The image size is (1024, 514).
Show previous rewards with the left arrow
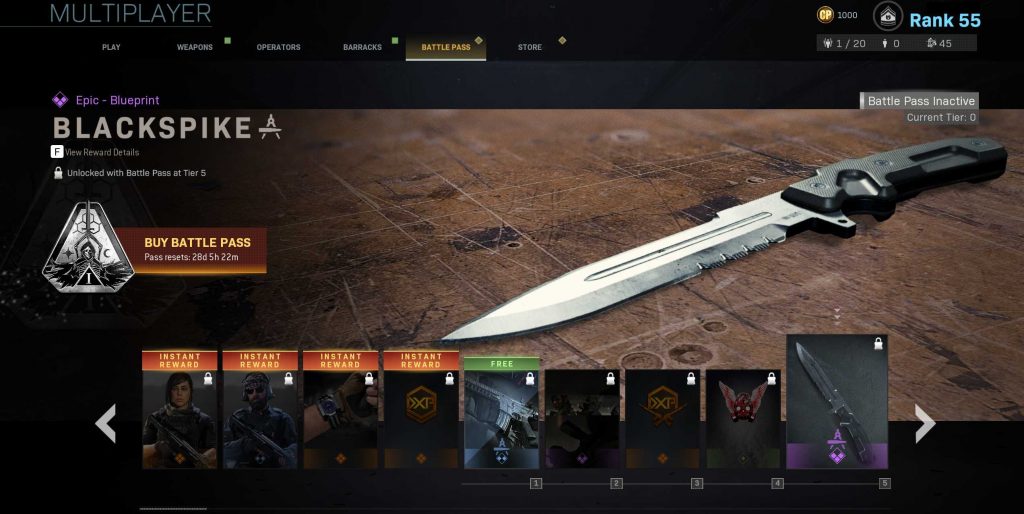tap(105, 424)
